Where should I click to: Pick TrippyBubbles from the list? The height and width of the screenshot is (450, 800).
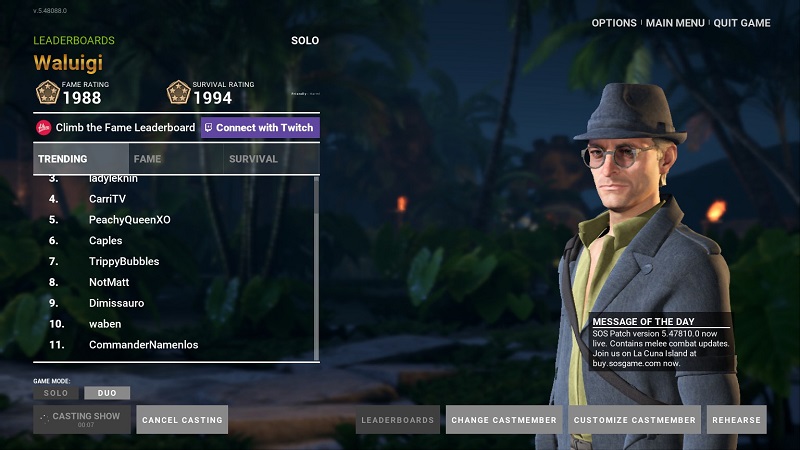pos(124,262)
